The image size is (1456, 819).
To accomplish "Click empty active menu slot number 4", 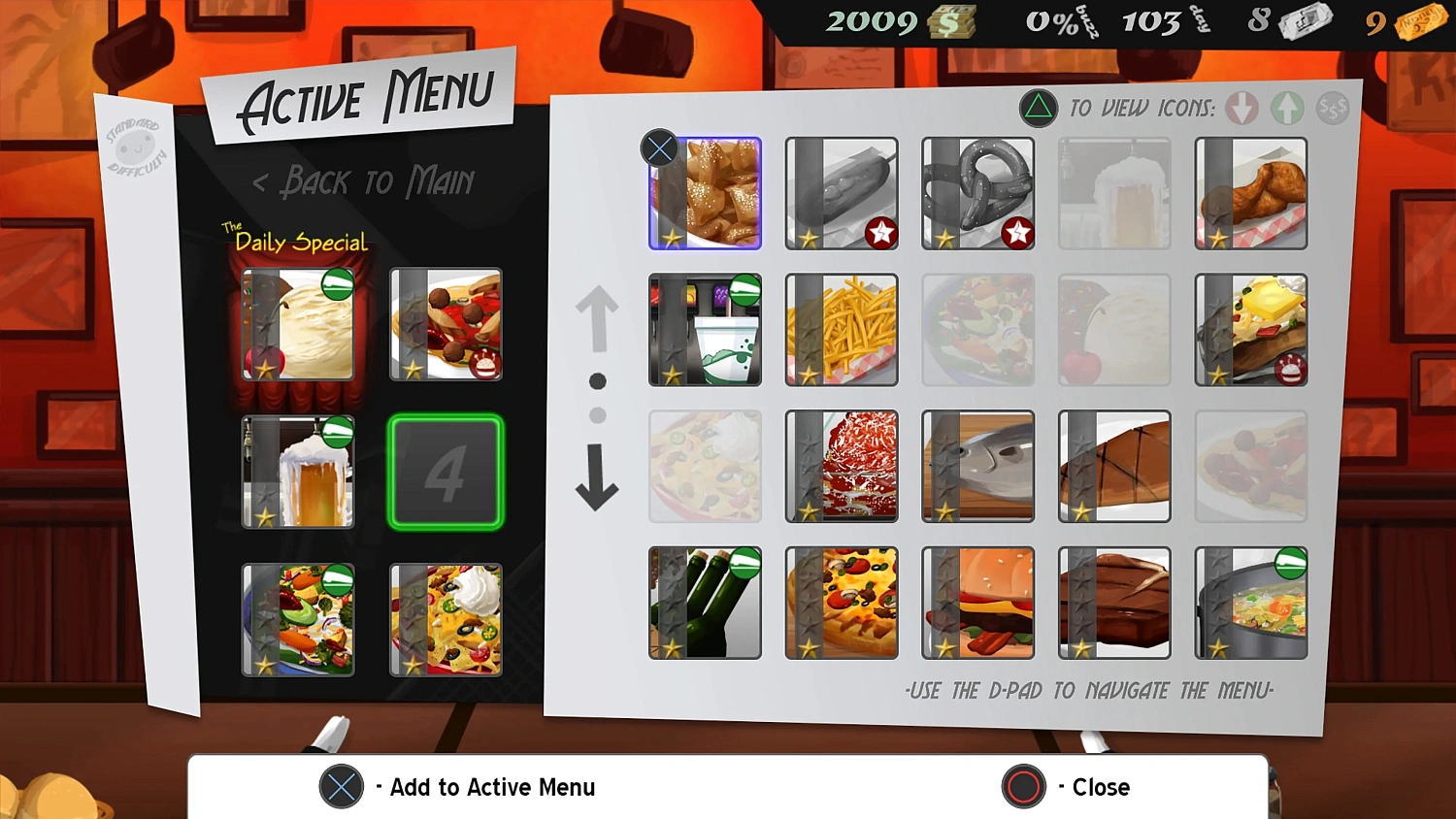I will point(445,472).
